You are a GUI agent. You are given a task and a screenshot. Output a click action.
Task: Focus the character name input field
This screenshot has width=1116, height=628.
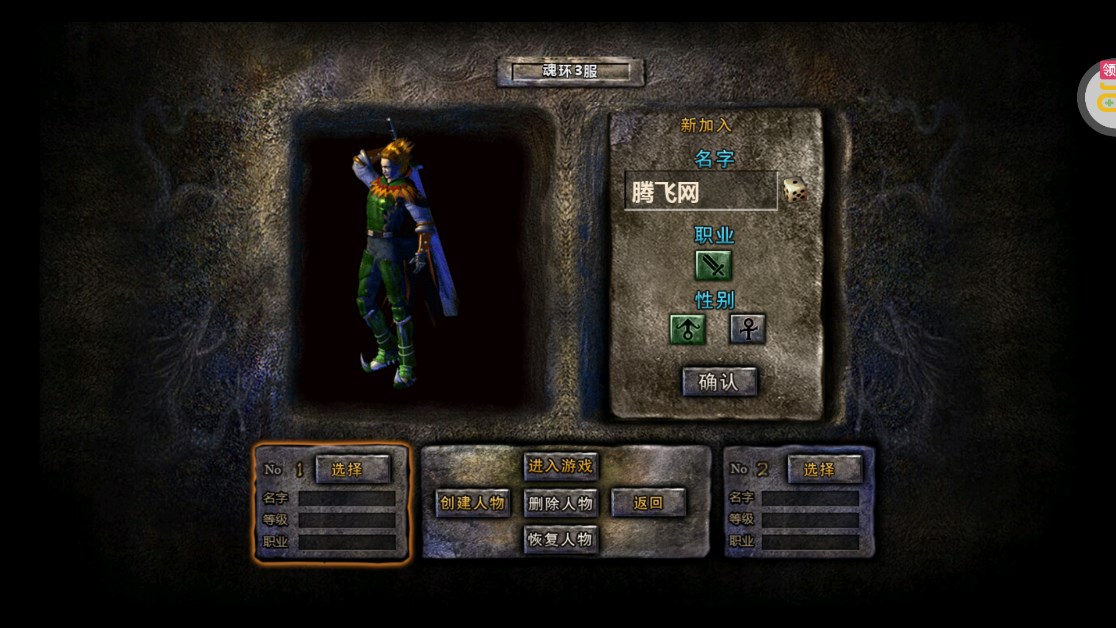(x=700, y=191)
